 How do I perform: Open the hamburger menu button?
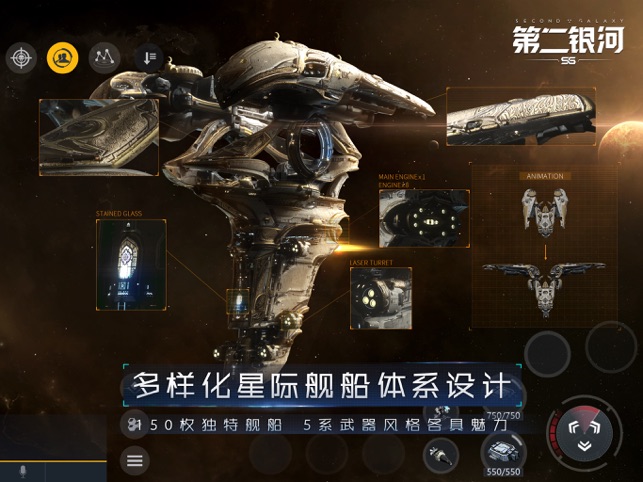click(135, 460)
